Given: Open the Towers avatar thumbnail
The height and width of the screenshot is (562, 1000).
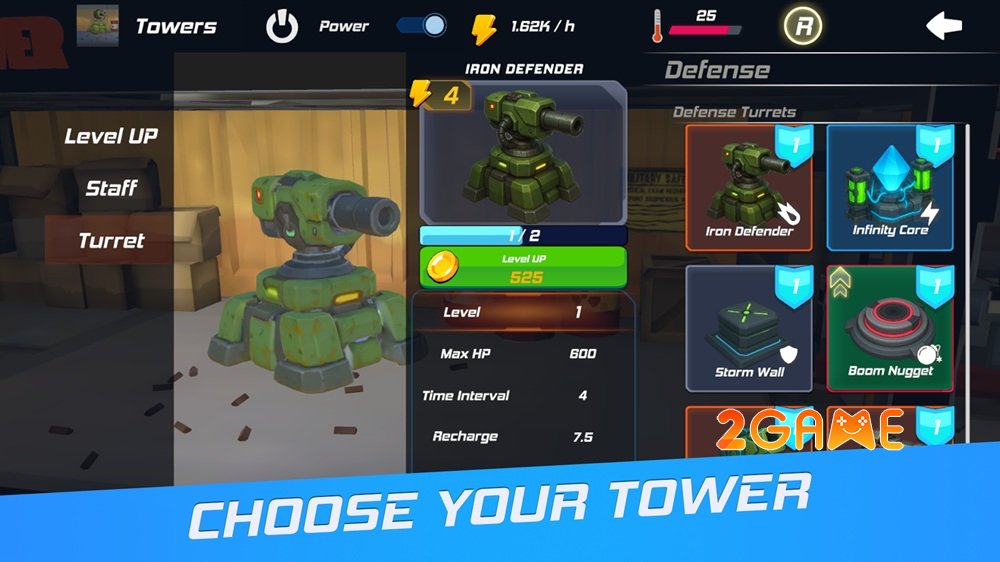Looking at the screenshot, I should 98,25.
